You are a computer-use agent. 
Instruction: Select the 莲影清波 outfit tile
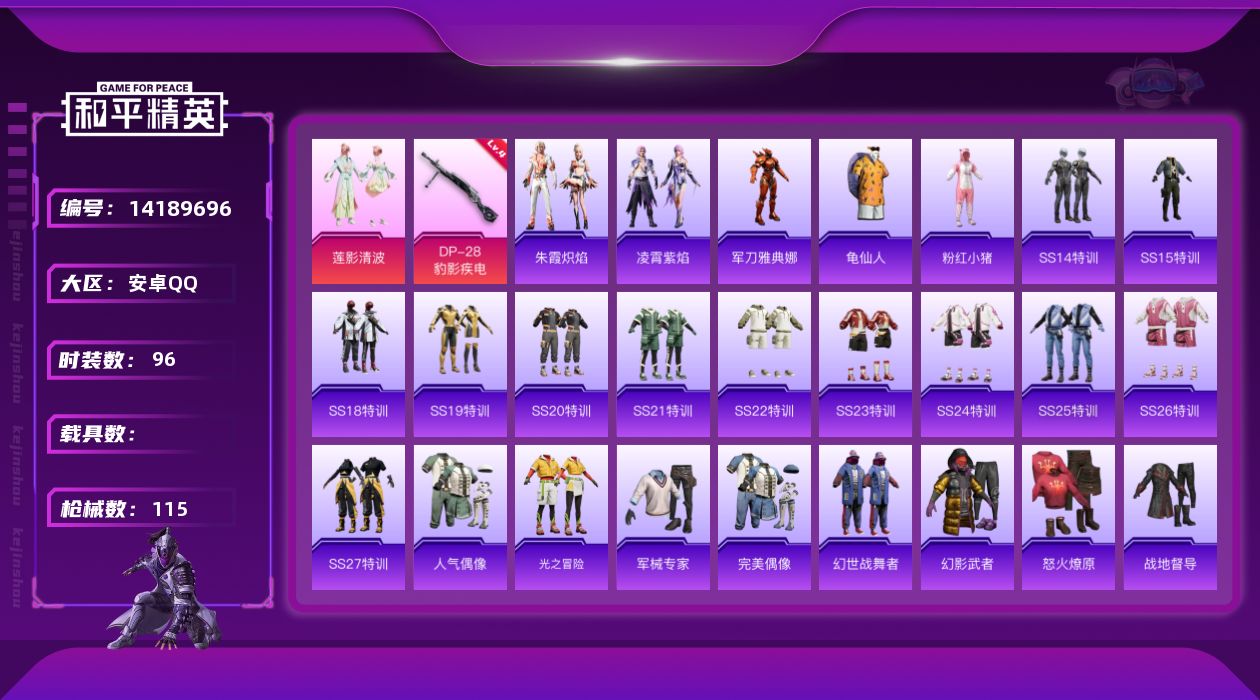click(358, 210)
